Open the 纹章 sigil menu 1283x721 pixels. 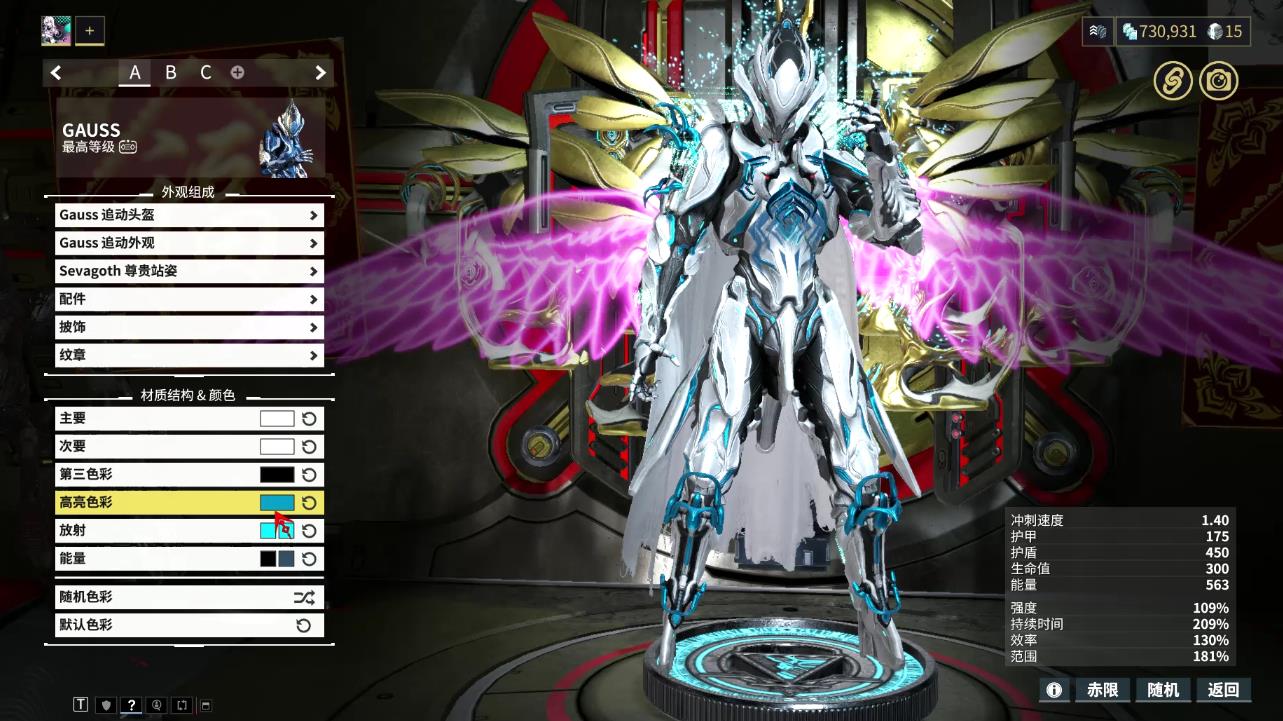(189, 355)
